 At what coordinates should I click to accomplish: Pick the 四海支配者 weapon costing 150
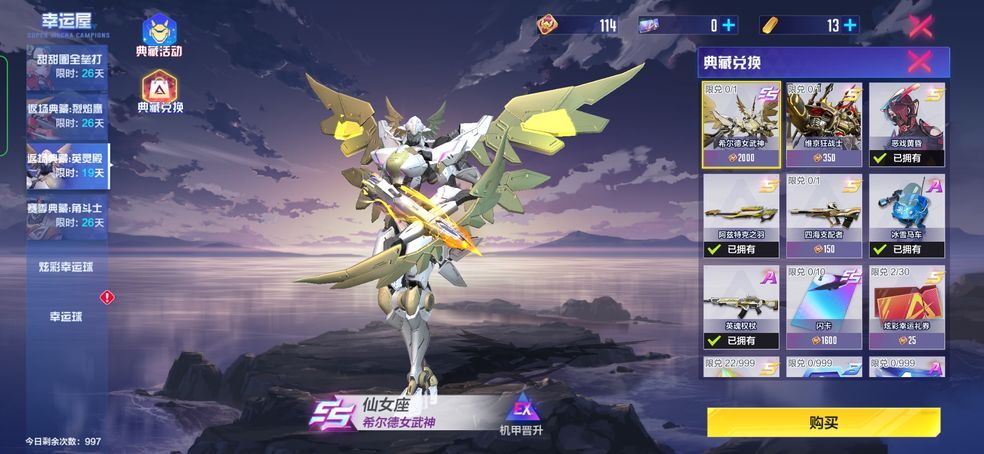[x=823, y=215]
